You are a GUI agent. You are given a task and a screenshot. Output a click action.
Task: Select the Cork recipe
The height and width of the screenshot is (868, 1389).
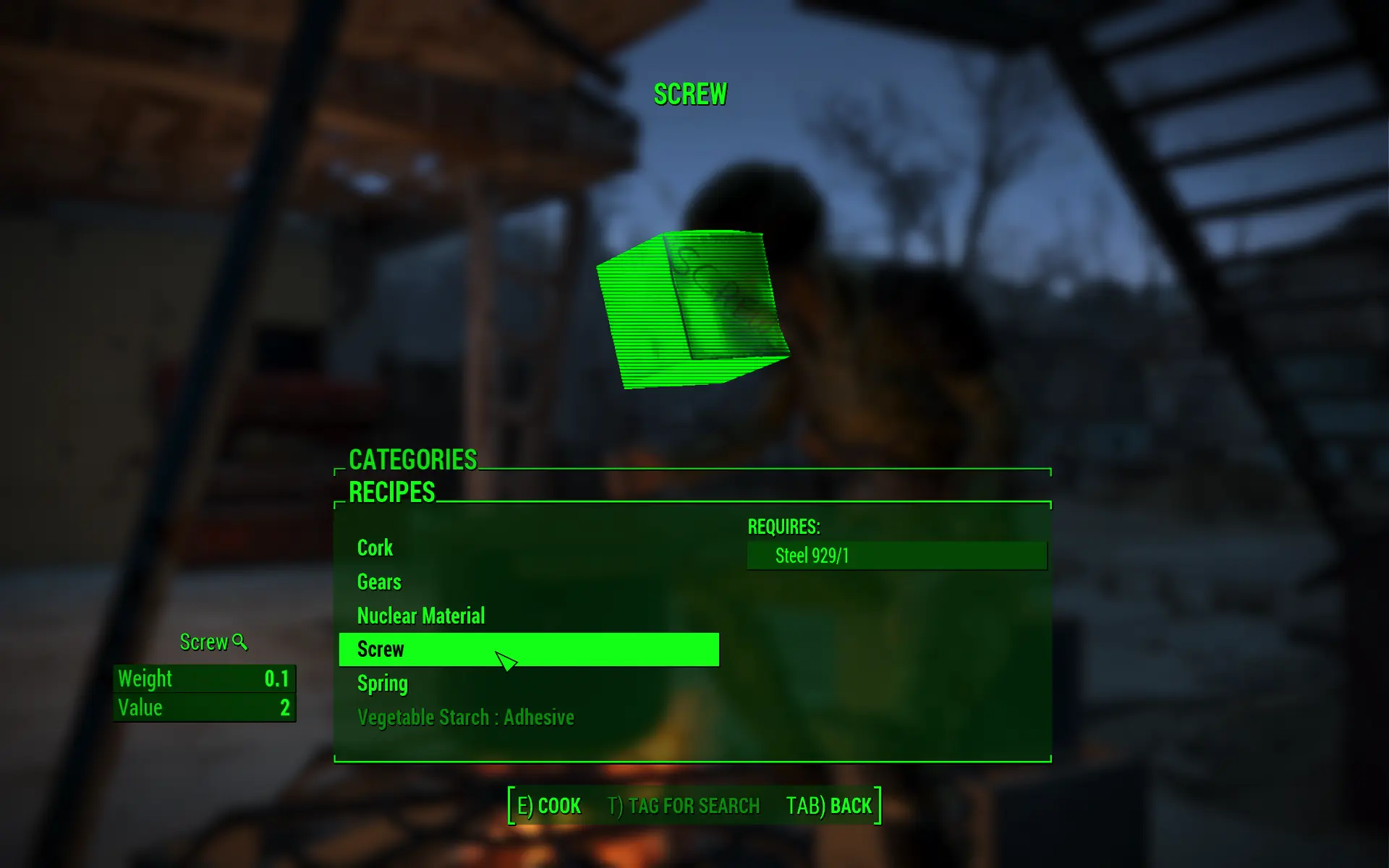pyautogui.click(x=375, y=548)
